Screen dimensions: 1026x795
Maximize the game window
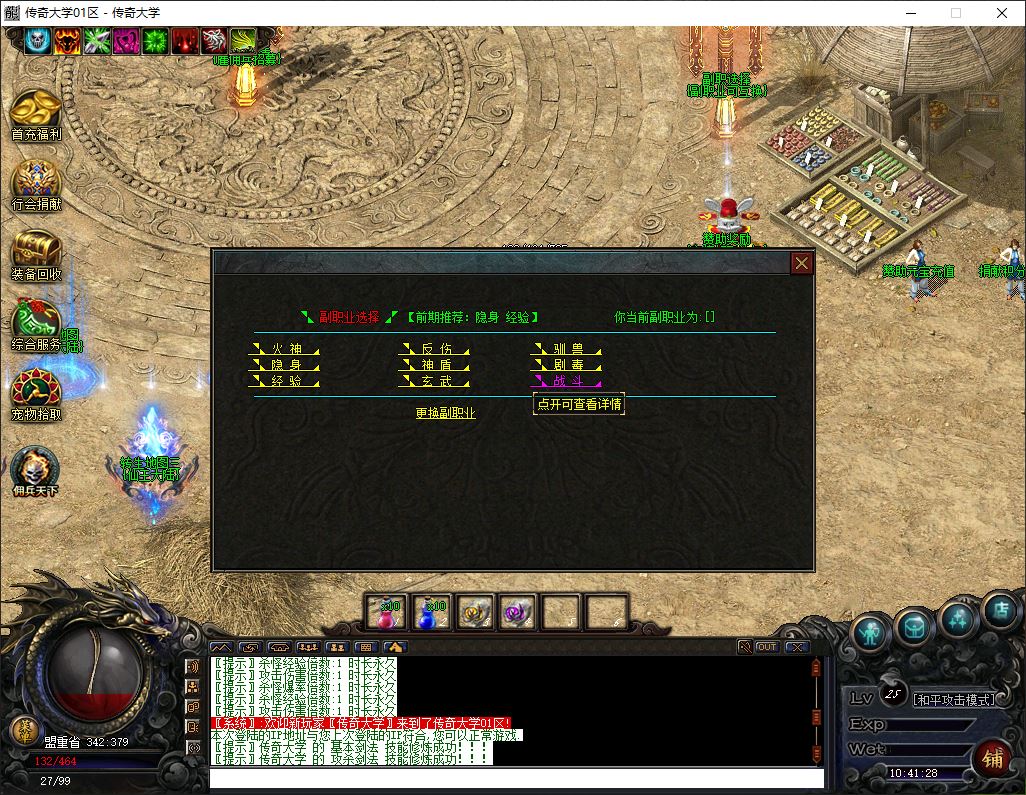click(955, 13)
